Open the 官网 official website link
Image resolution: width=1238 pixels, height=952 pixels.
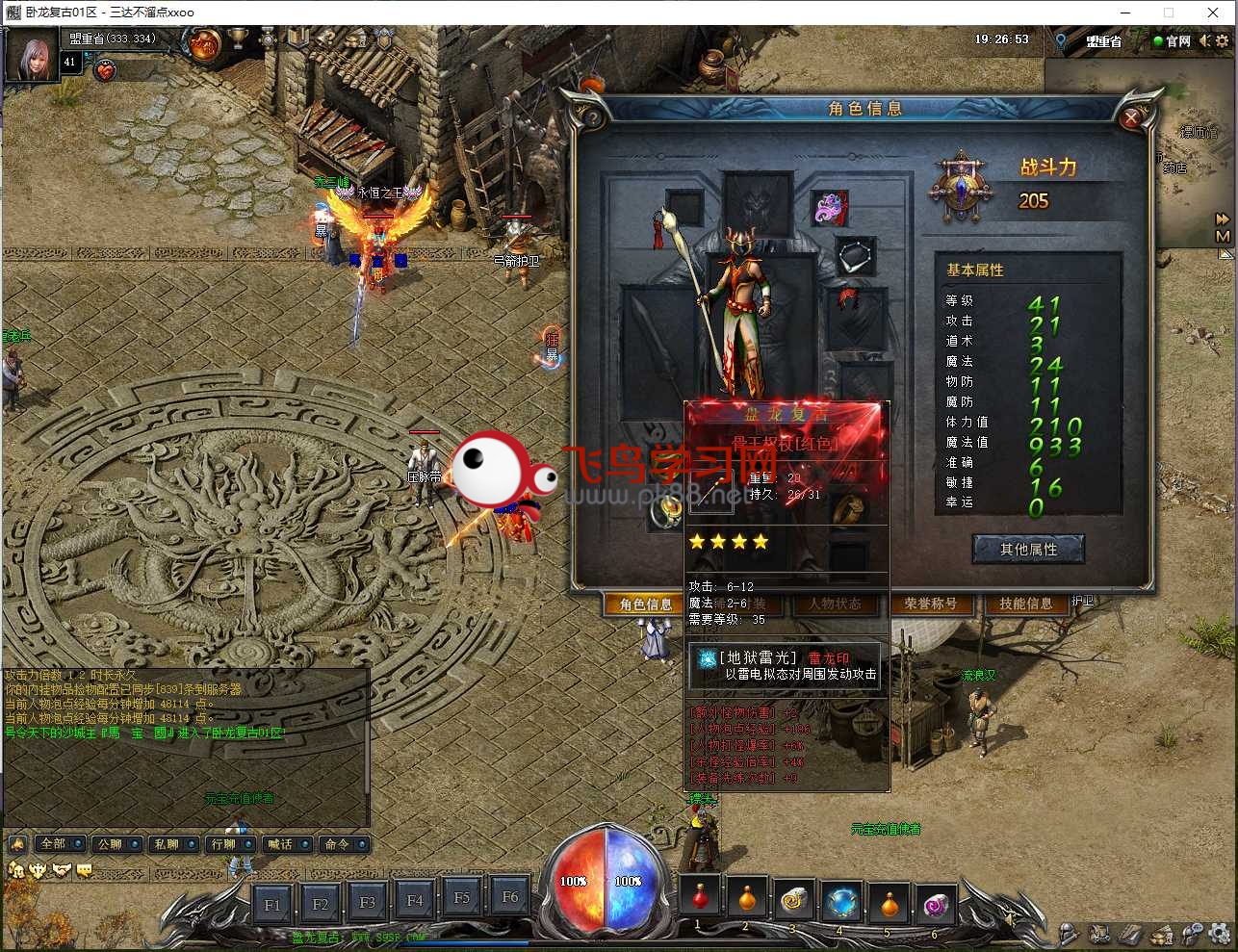click(x=1173, y=40)
